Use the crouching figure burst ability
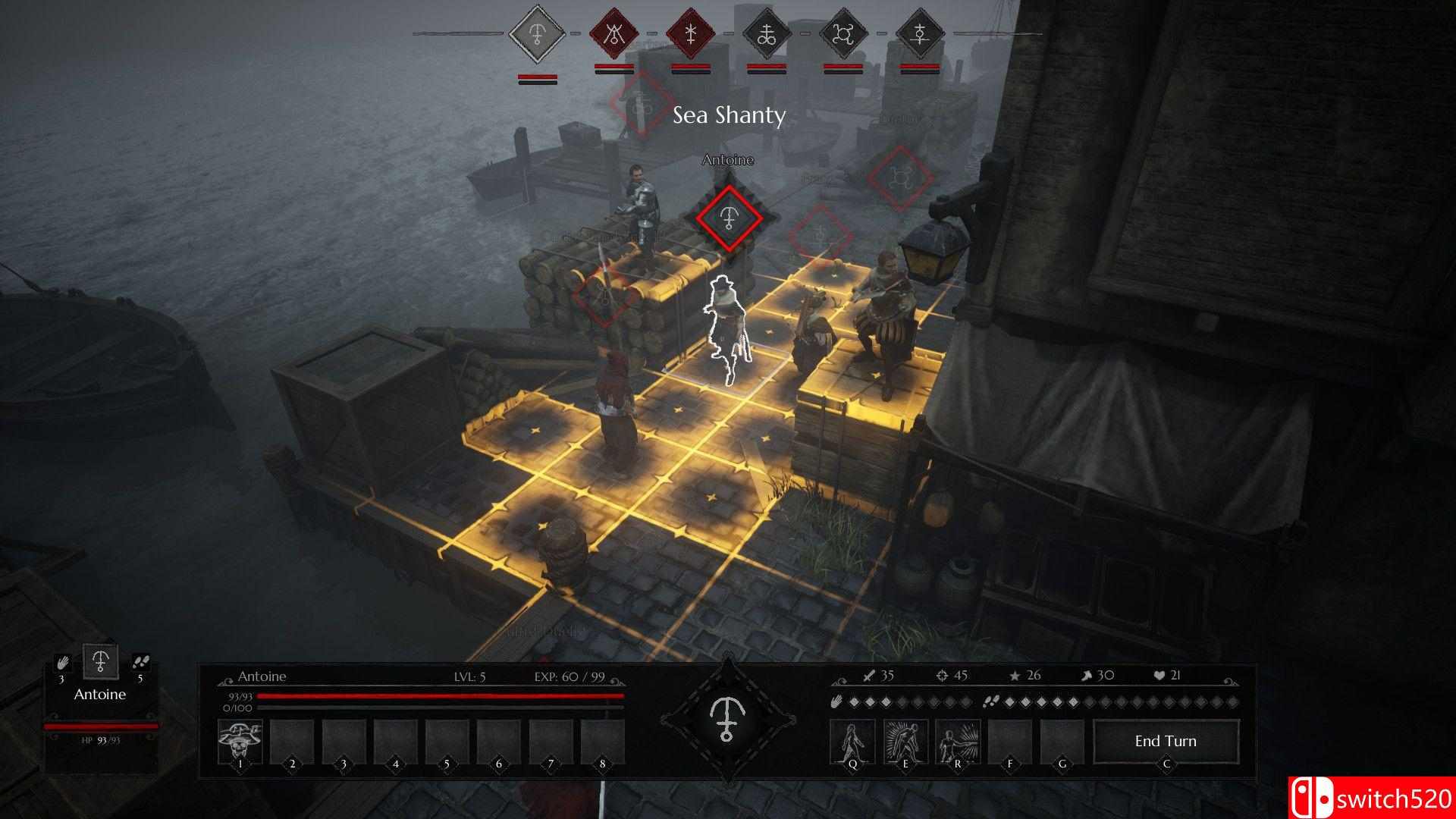The height and width of the screenshot is (819, 1456). tap(905, 741)
